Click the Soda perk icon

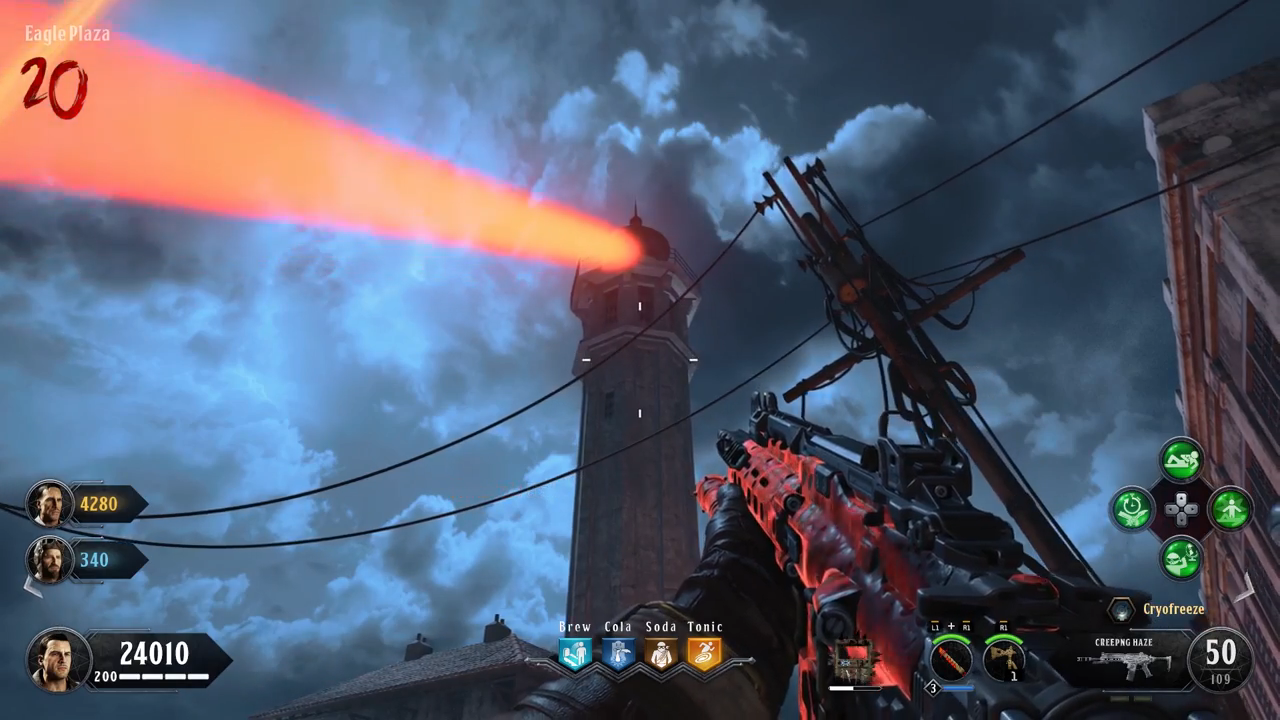pos(661,653)
